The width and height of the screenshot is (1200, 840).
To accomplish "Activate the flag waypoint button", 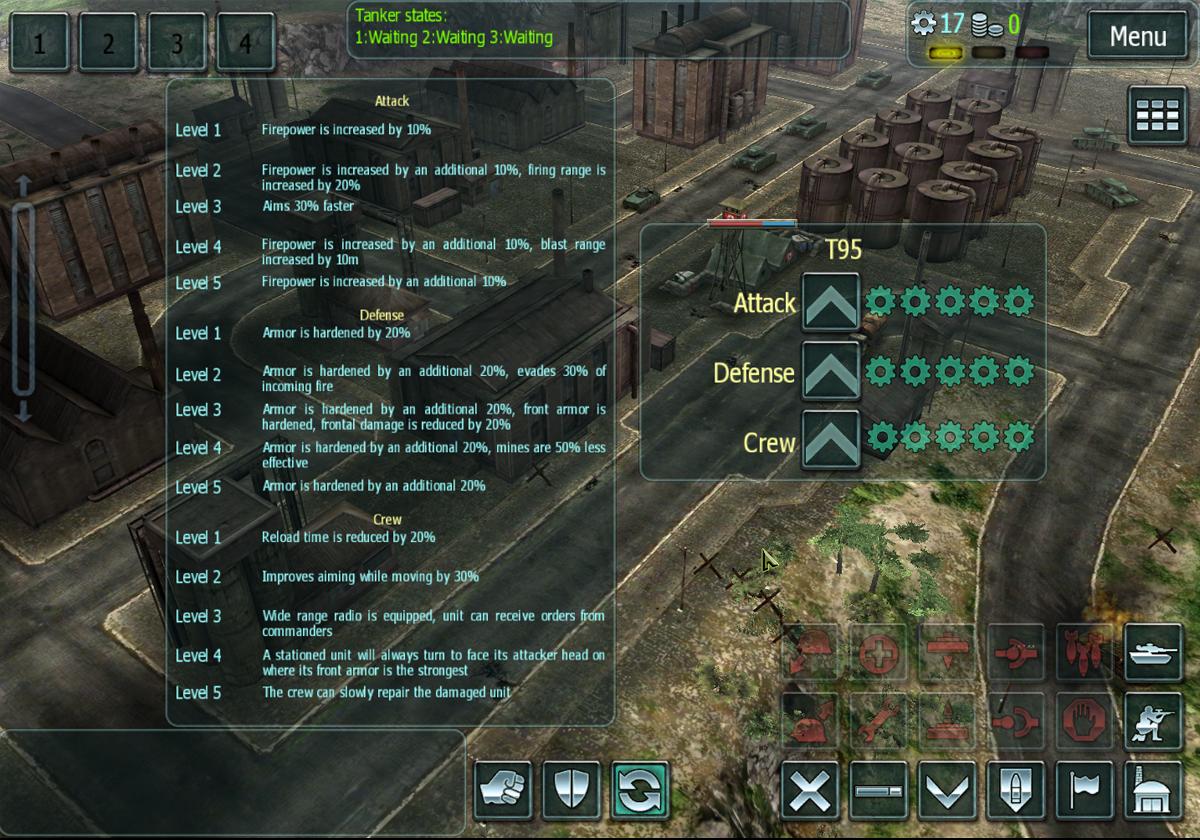I will (1083, 790).
